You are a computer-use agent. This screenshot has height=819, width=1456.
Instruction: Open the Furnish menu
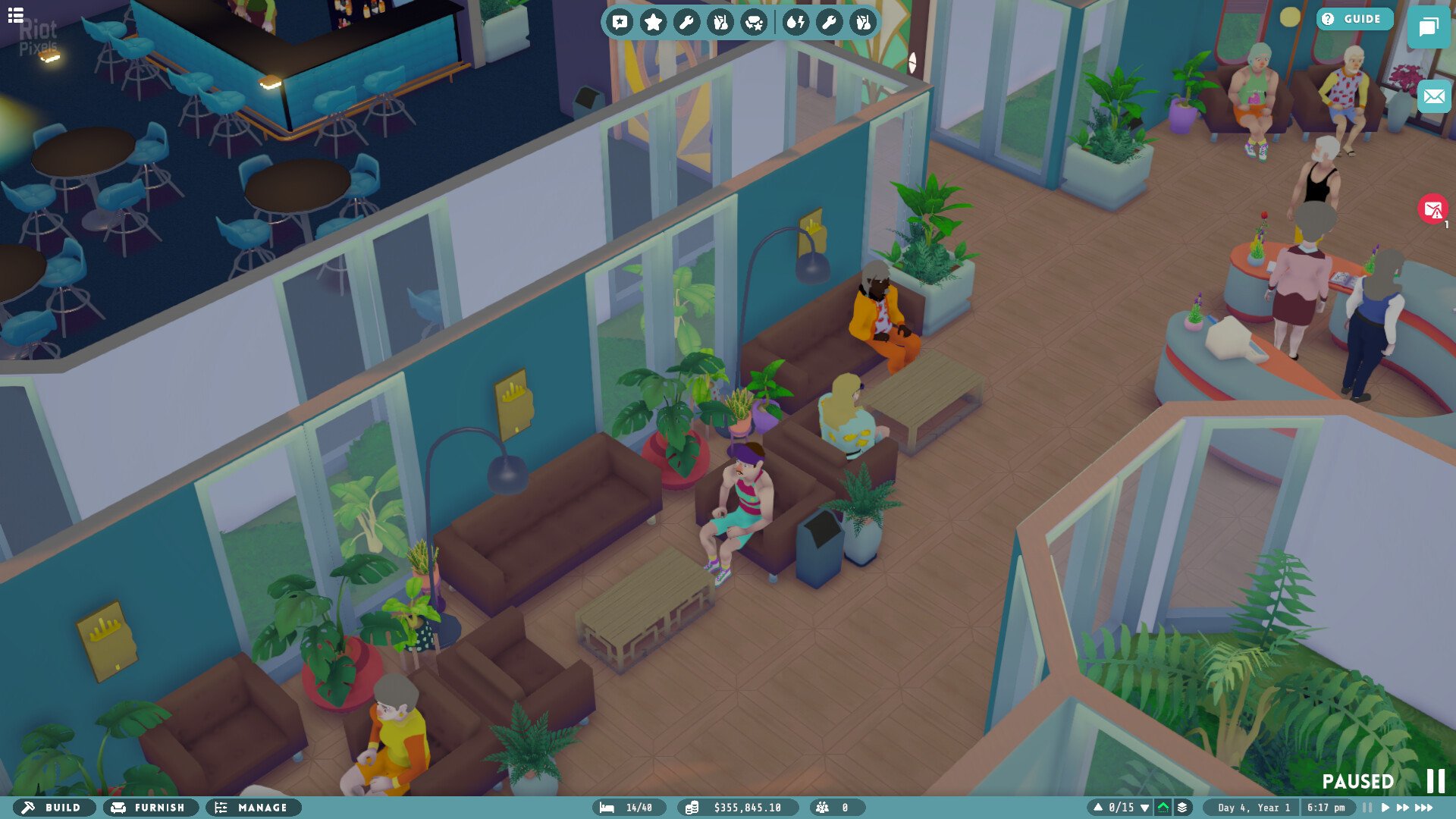[x=149, y=808]
